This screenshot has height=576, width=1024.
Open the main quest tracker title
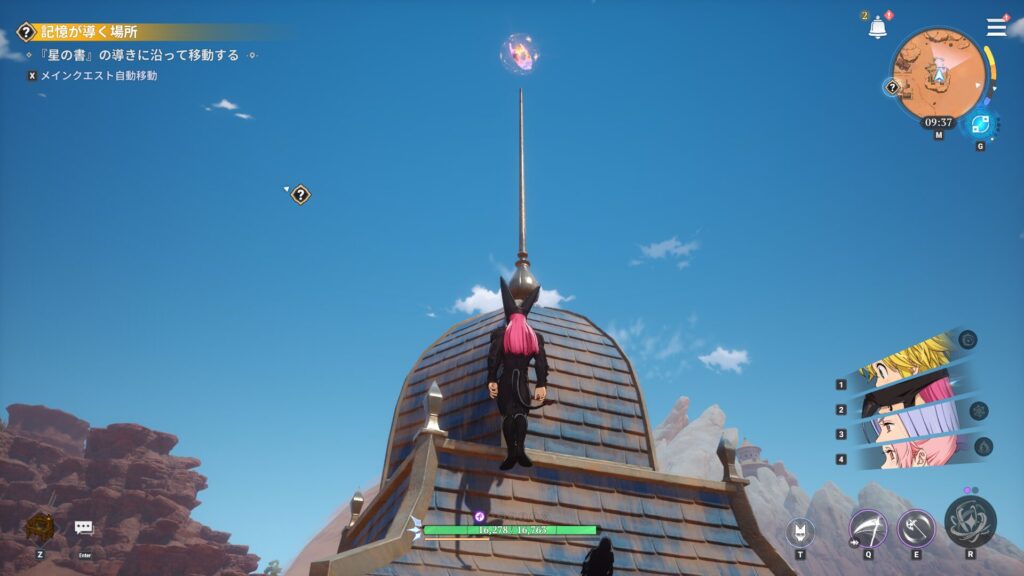pyautogui.click(x=88, y=32)
